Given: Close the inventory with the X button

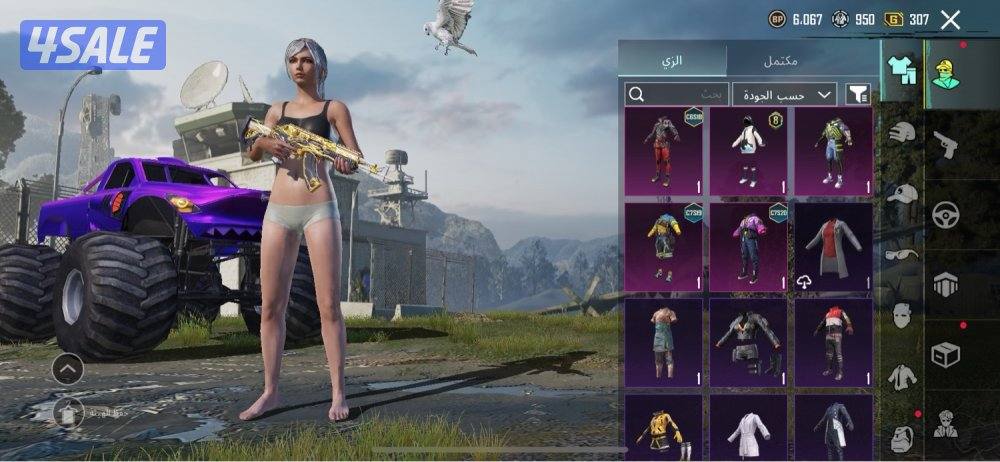Looking at the screenshot, I should pos(950,19).
